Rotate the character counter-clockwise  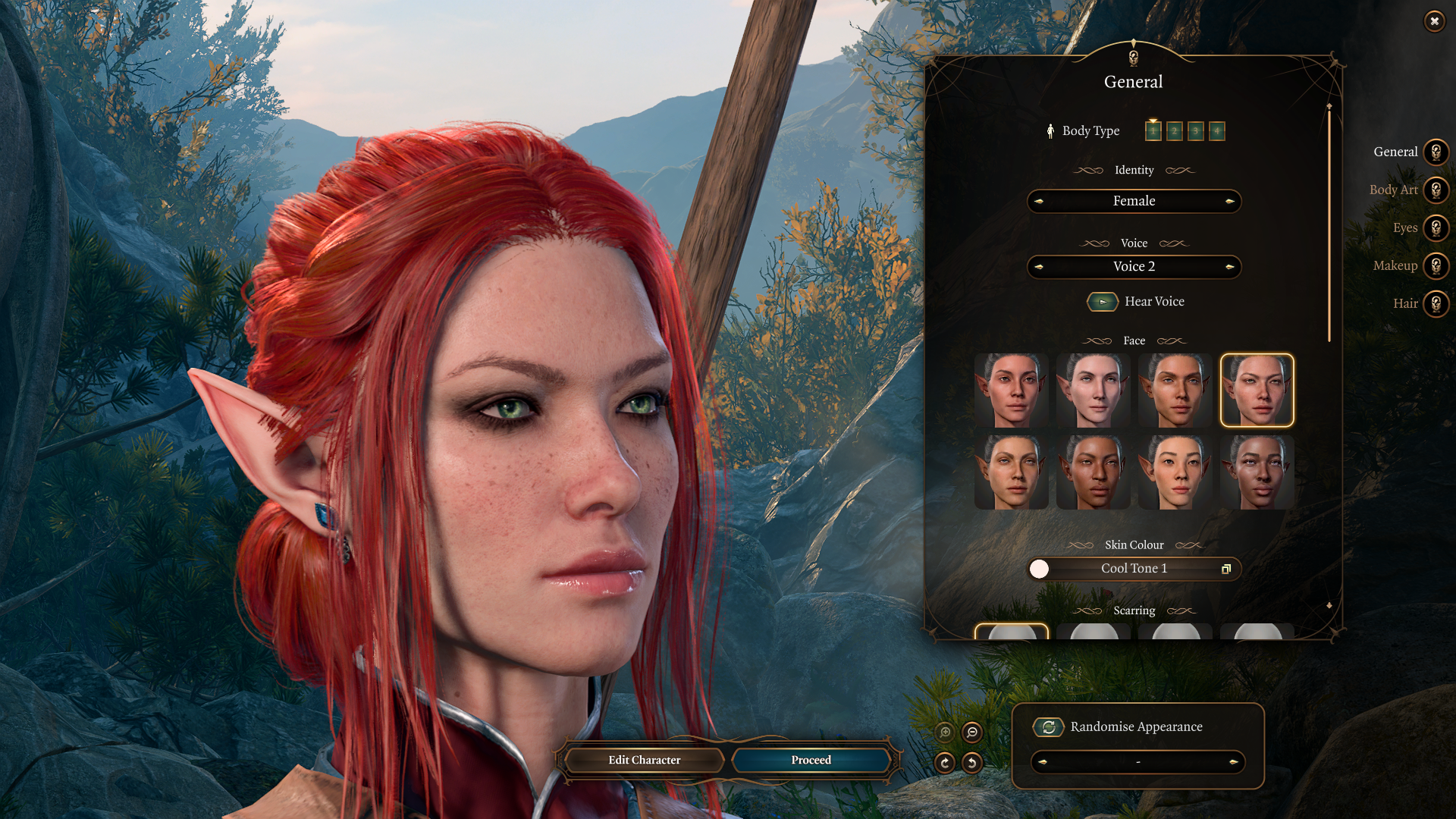pyautogui.click(x=972, y=762)
